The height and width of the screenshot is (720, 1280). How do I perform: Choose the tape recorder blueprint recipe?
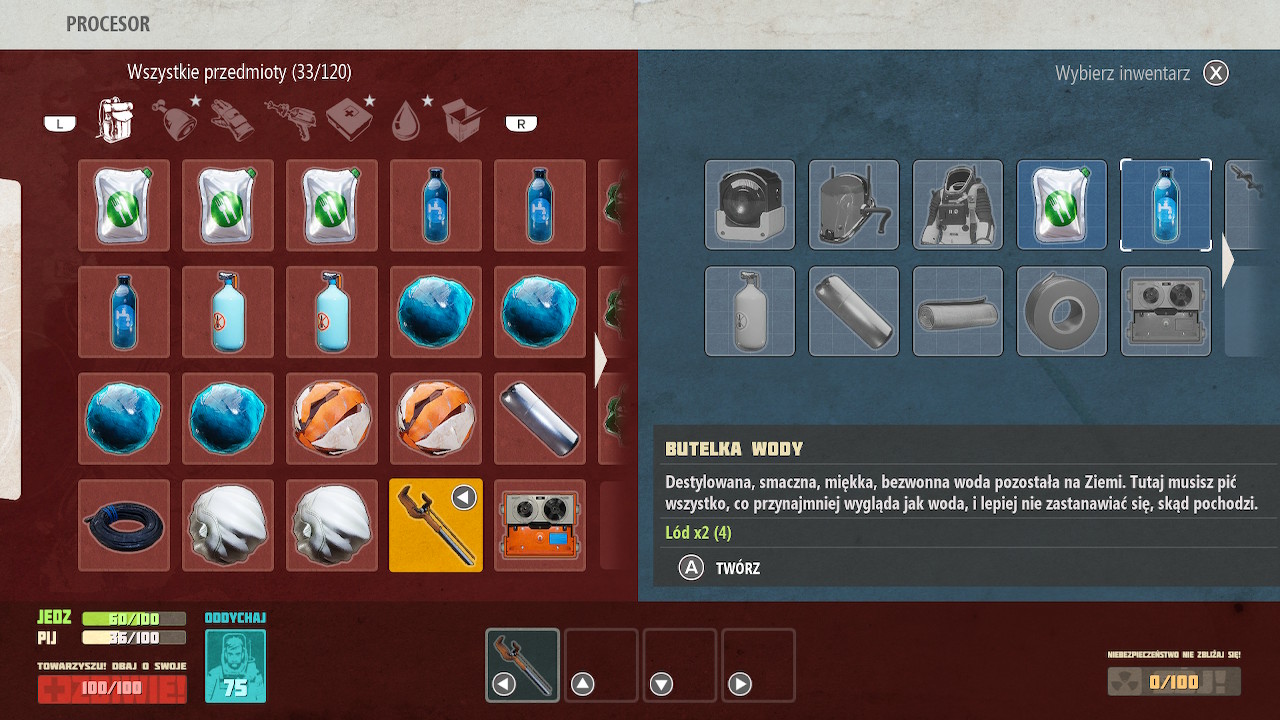[1166, 311]
